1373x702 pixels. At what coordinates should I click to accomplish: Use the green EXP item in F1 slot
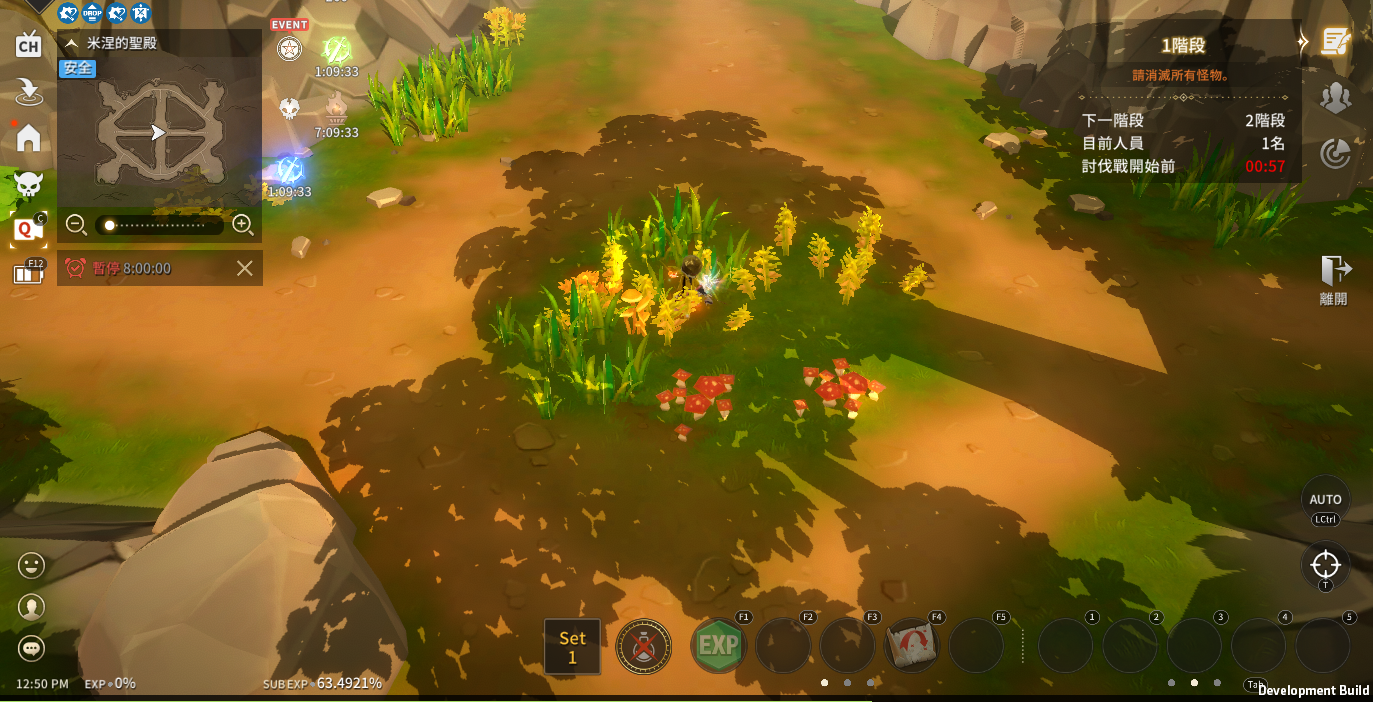717,646
